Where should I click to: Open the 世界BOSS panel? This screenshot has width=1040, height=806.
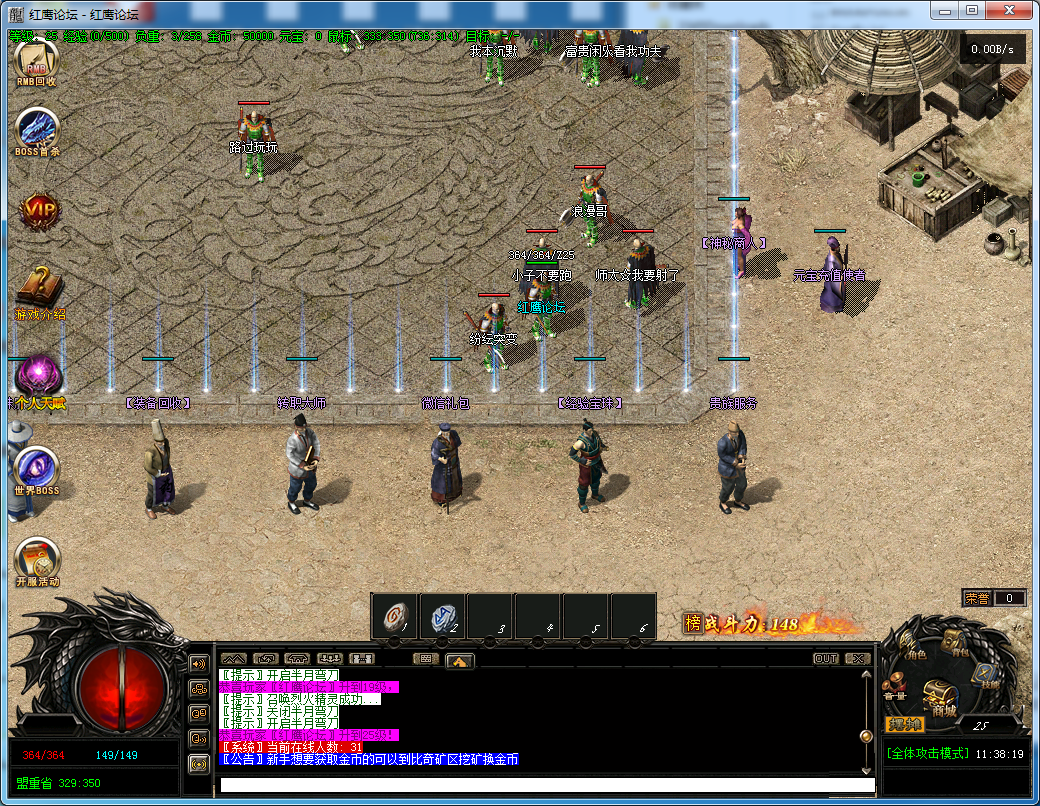click(38, 469)
